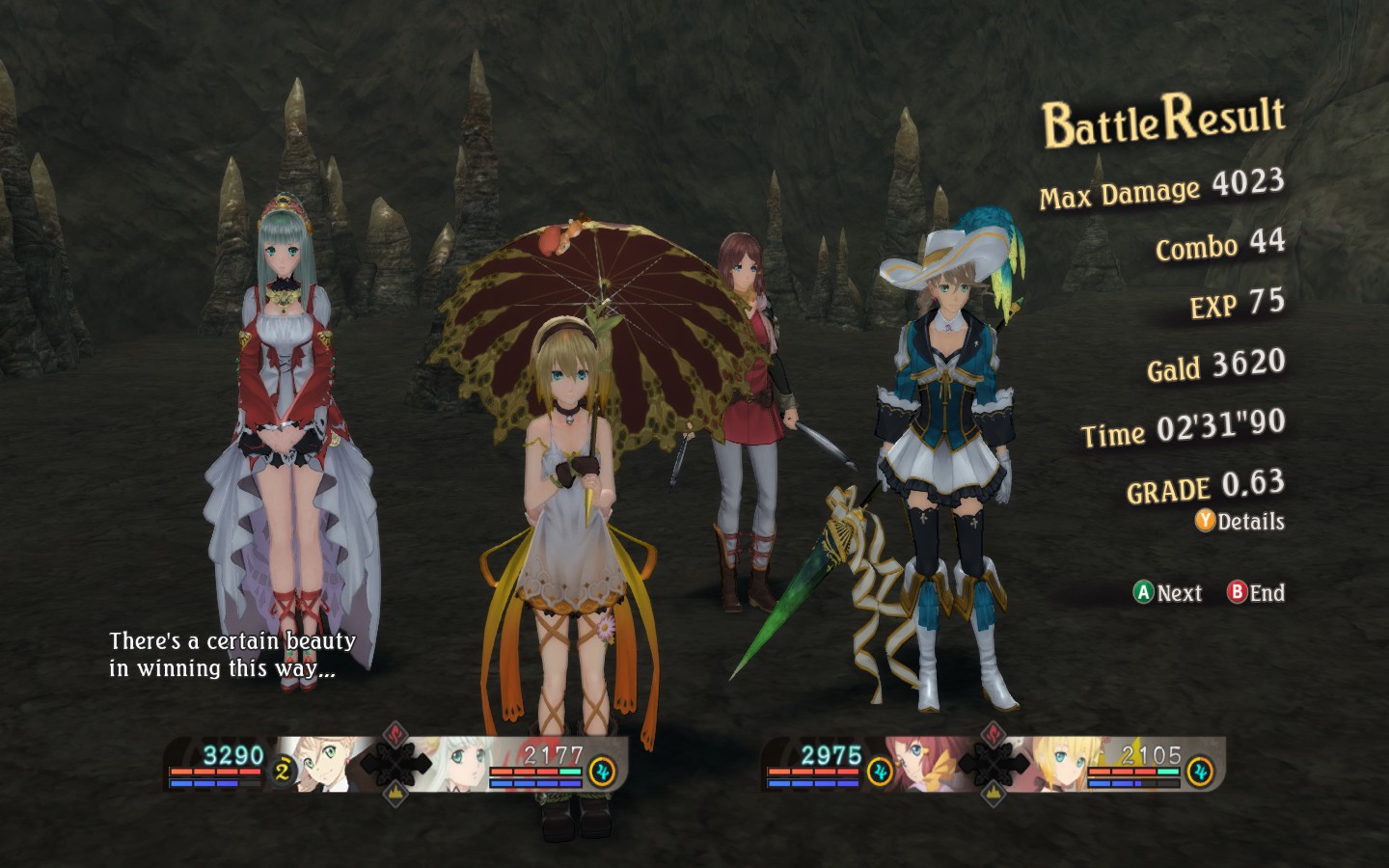Click the GRADE 0.63 result line
This screenshot has height=868, width=1389.
click(1205, 486)
